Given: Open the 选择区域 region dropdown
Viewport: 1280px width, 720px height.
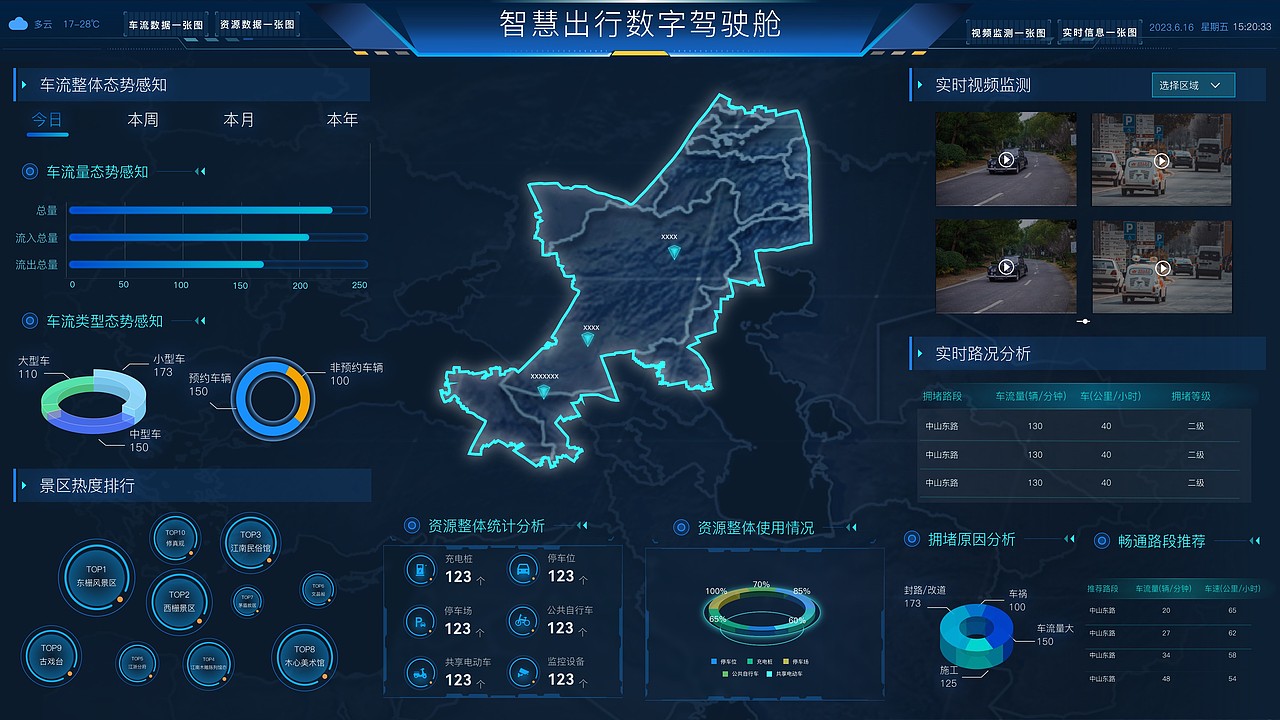Looking at the screenshot, I should [x=1192, y=85].
